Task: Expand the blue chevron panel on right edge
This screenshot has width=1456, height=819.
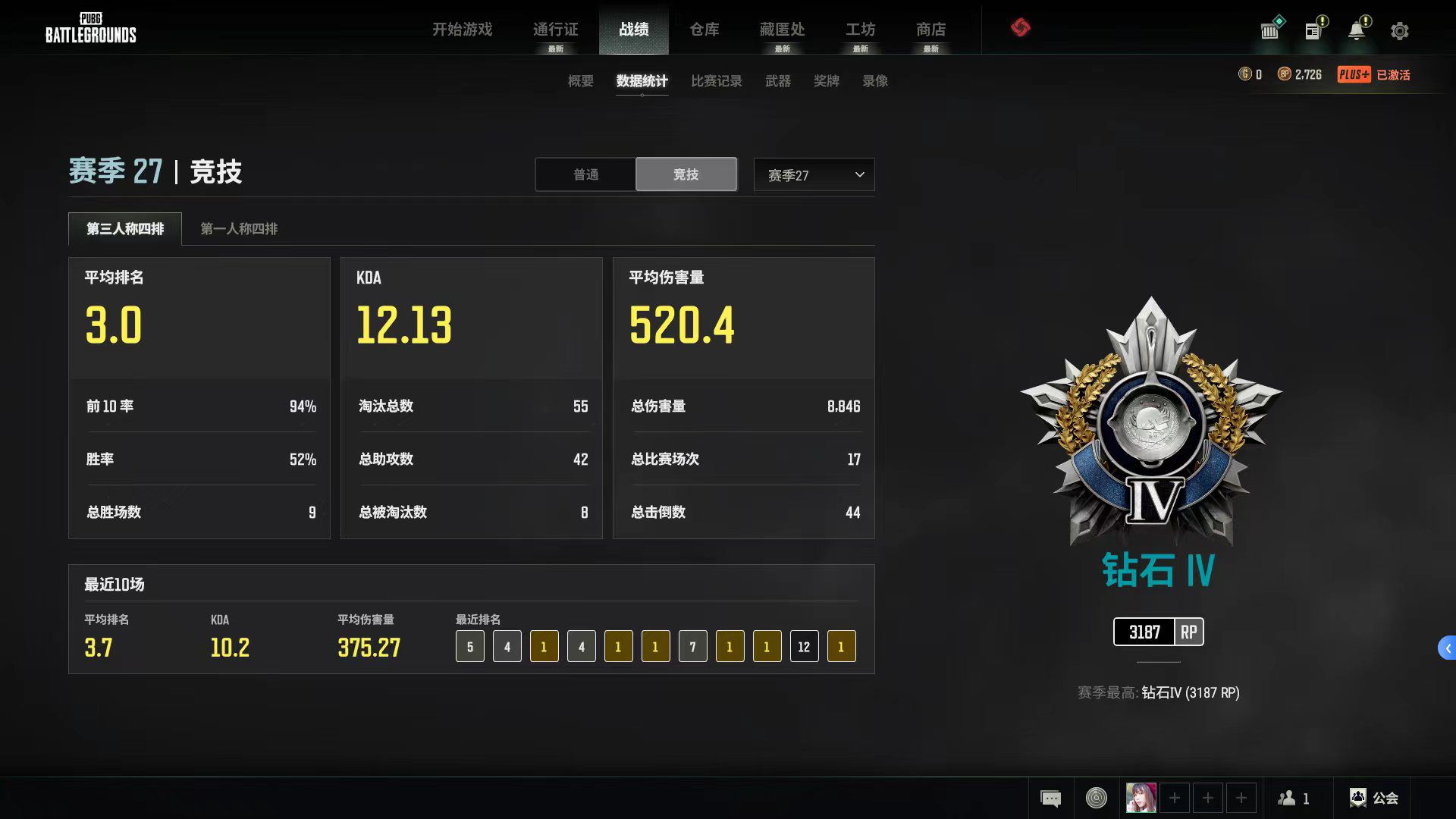Action: tap(1445, 648)
